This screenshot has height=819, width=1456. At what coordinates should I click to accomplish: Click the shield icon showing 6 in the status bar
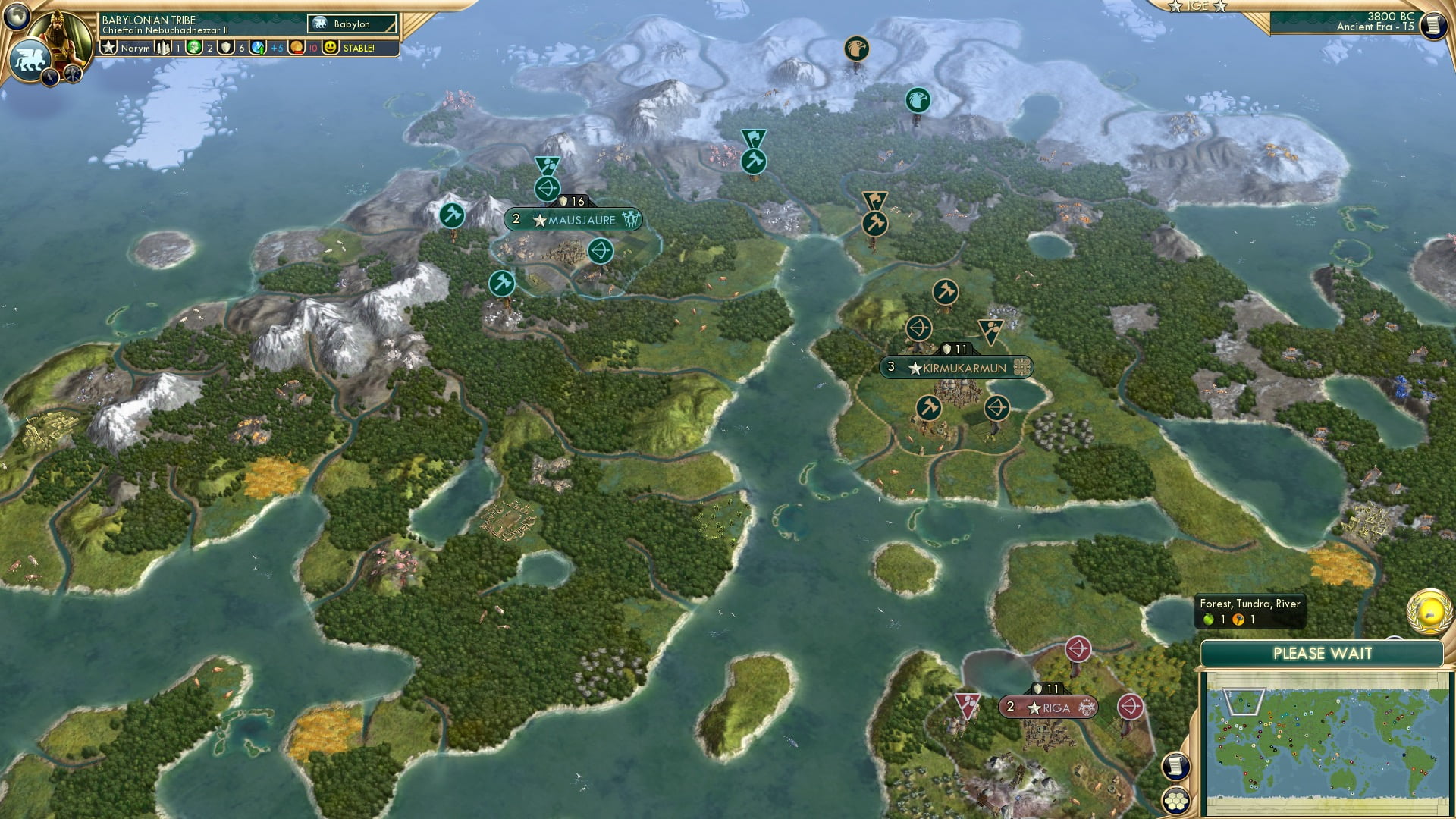tap(225, 47)
